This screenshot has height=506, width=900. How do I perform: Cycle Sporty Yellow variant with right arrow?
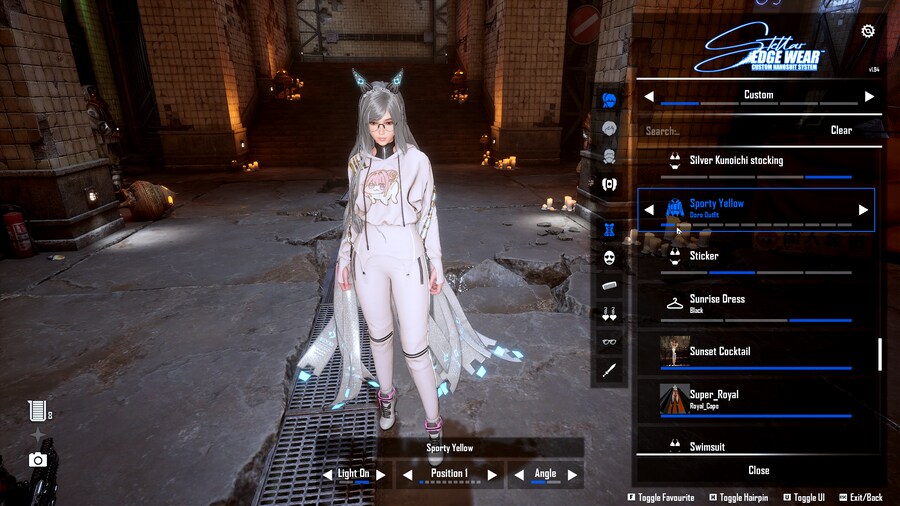(863, 210)
